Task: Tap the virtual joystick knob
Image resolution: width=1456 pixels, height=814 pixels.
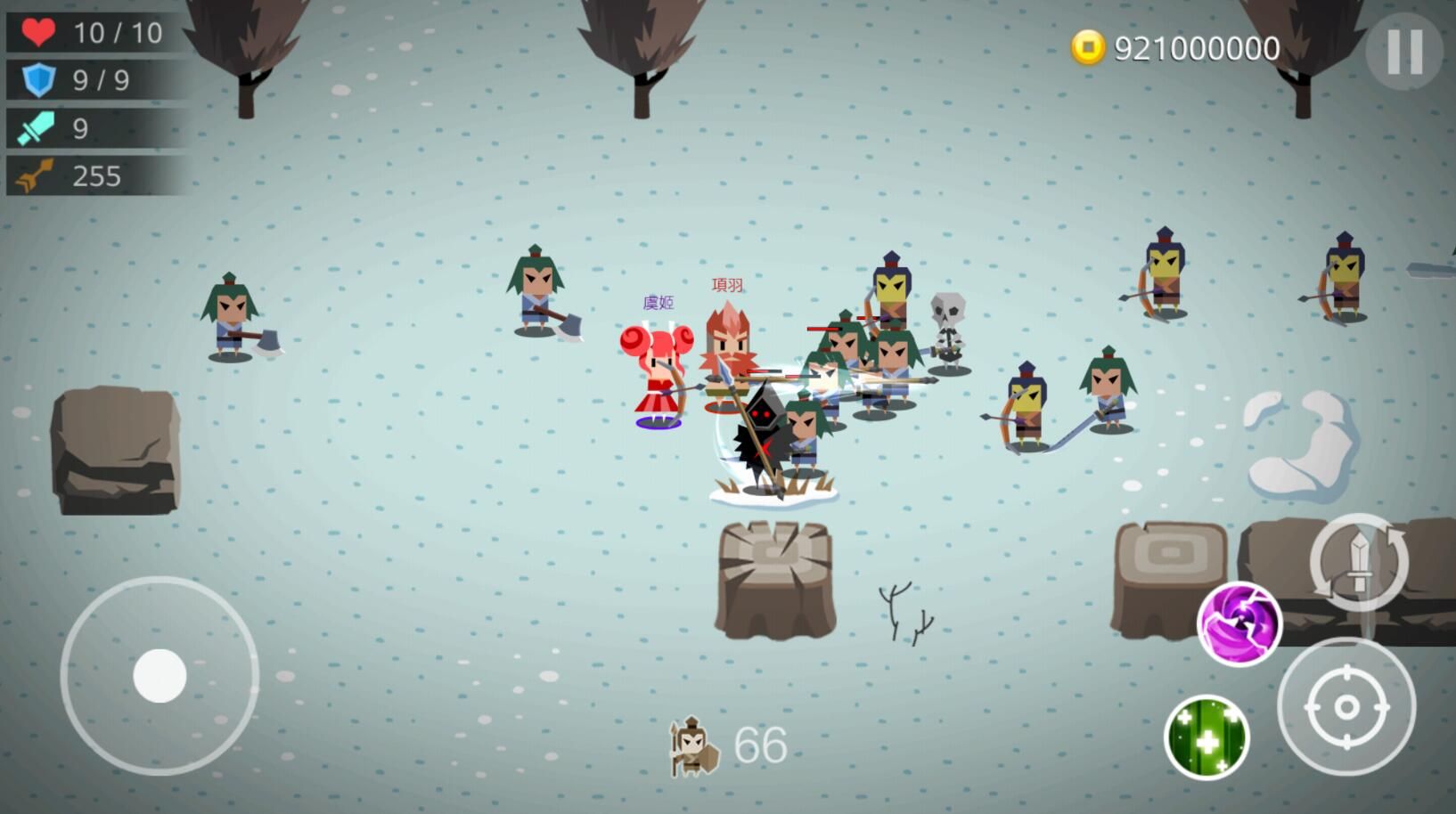Action: pos(160,675)
